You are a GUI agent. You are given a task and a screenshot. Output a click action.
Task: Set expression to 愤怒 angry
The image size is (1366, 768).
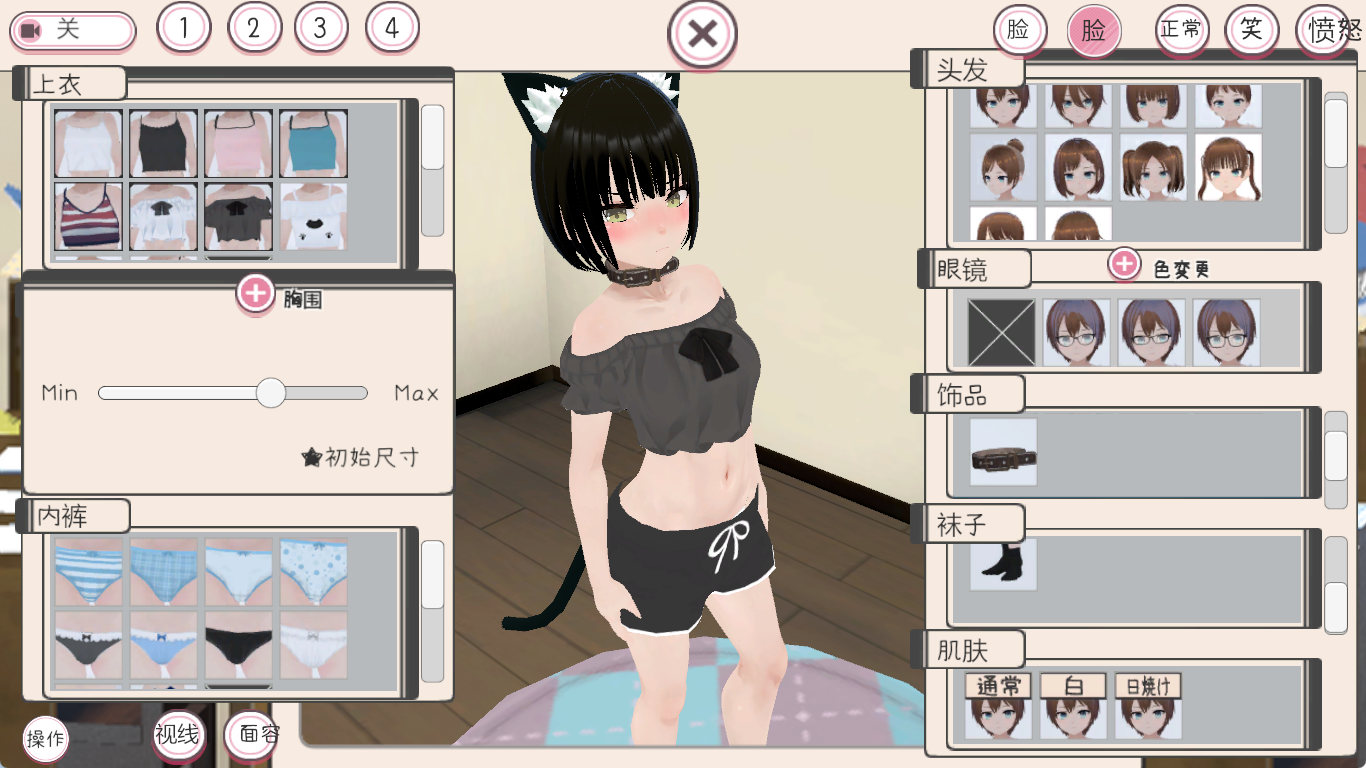pyautogui.click(x=1330, y=29)
